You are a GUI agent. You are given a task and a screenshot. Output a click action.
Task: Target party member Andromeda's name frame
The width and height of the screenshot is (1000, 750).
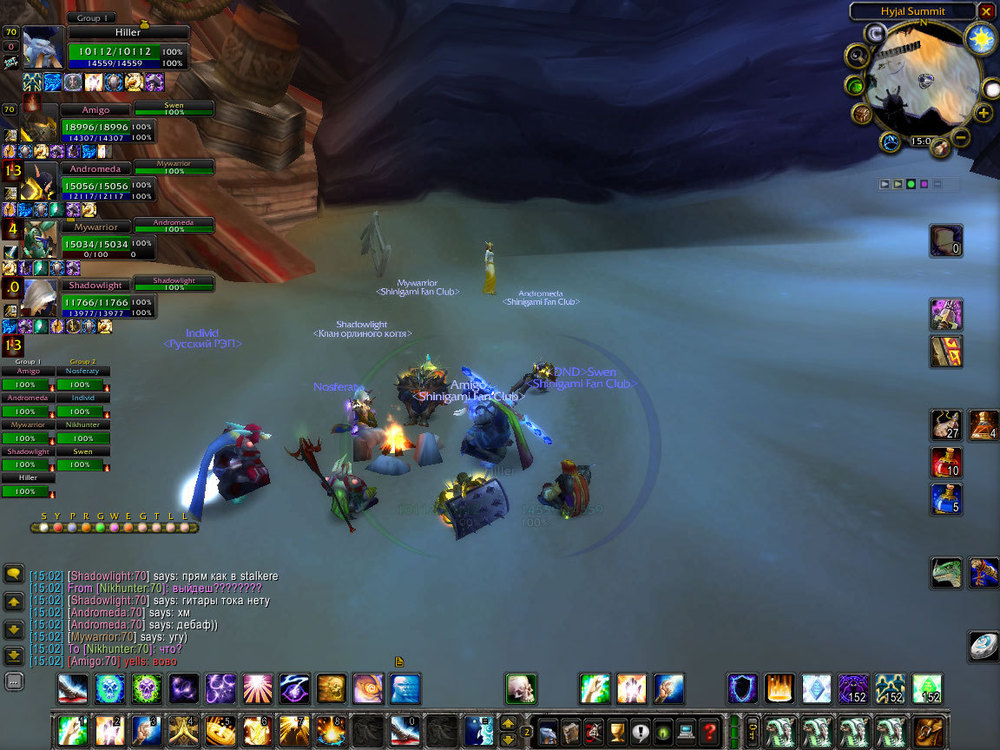coord(94,169)
